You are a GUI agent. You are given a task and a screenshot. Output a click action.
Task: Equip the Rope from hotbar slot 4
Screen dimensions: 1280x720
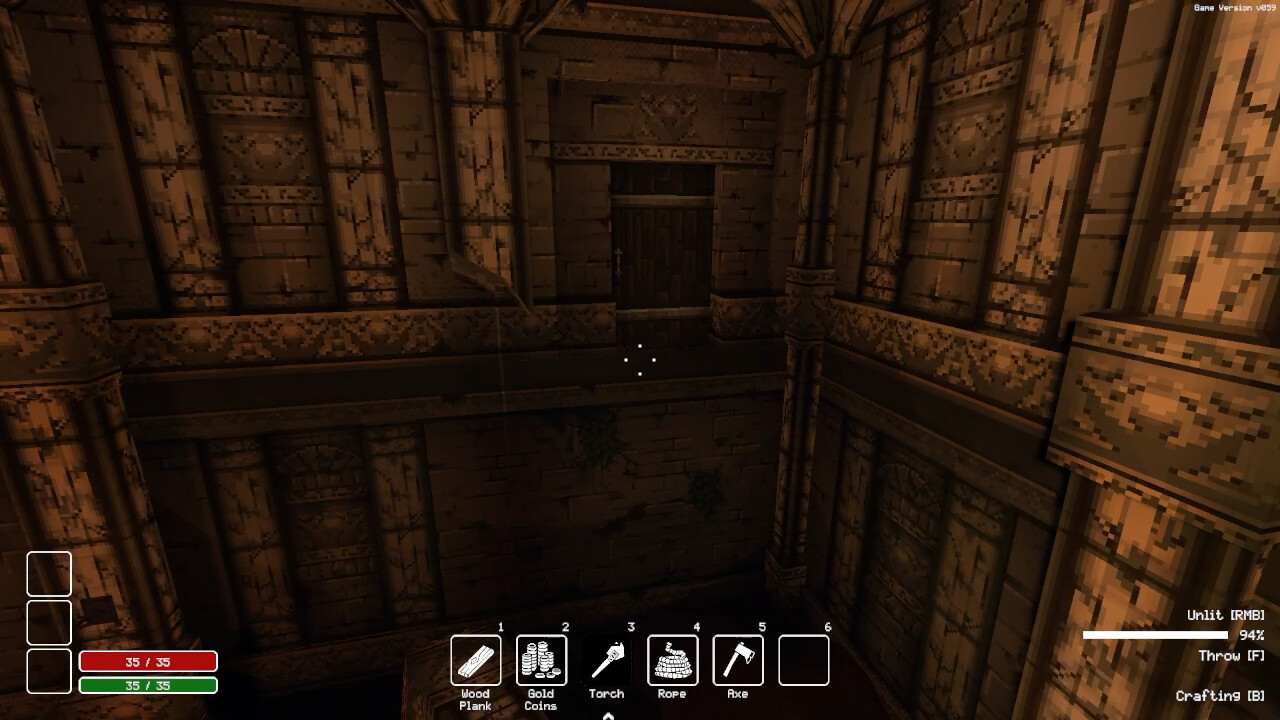coord(672,659)
